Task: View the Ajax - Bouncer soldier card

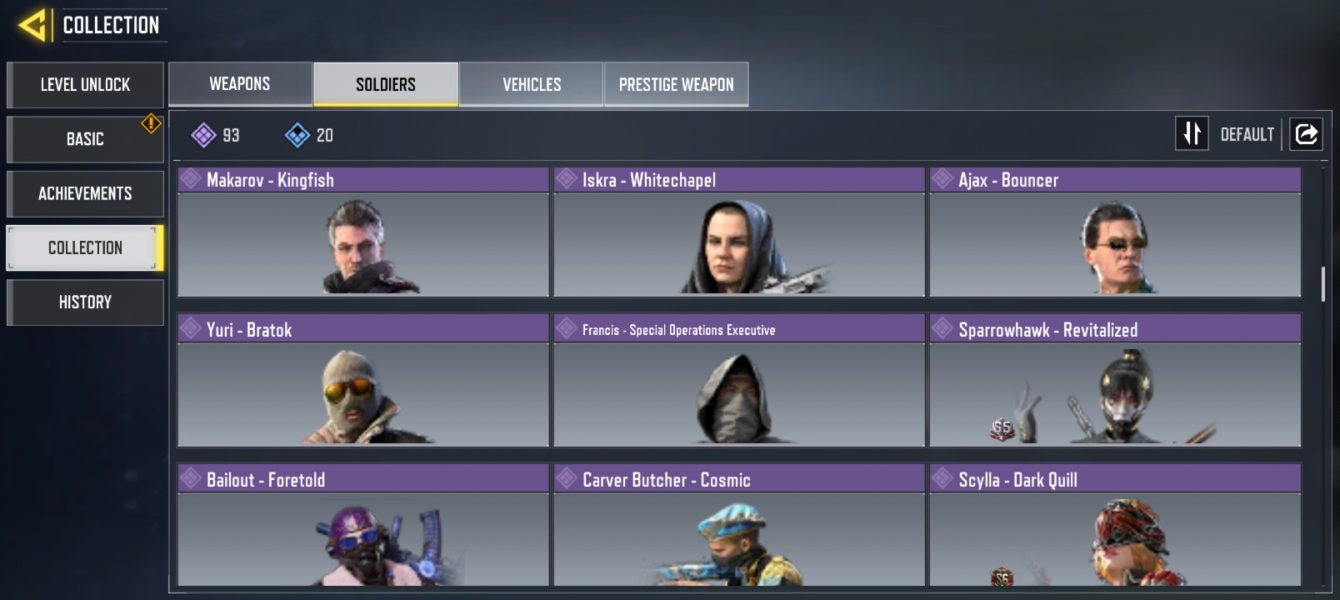Action: tap(1115, 233)
